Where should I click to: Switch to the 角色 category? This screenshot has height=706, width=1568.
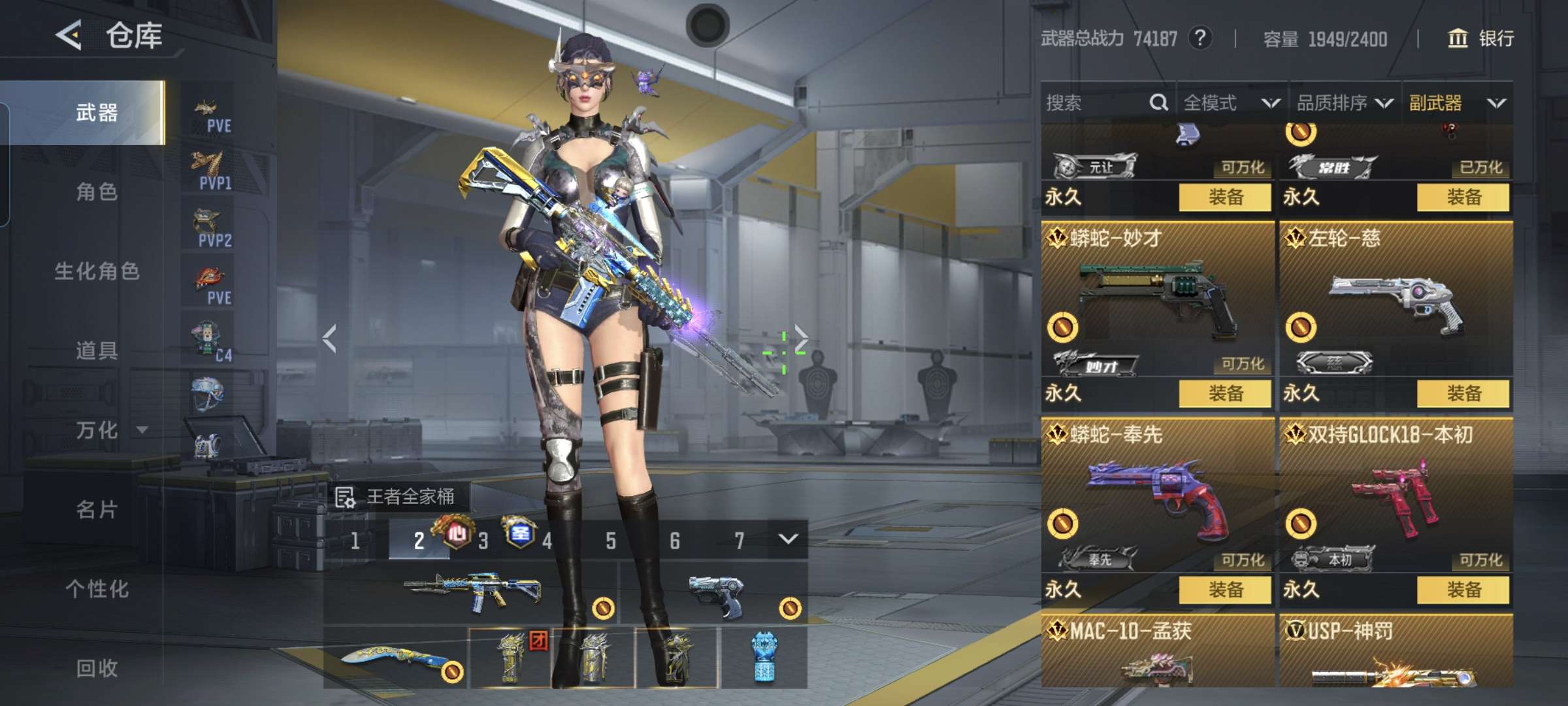97,192
